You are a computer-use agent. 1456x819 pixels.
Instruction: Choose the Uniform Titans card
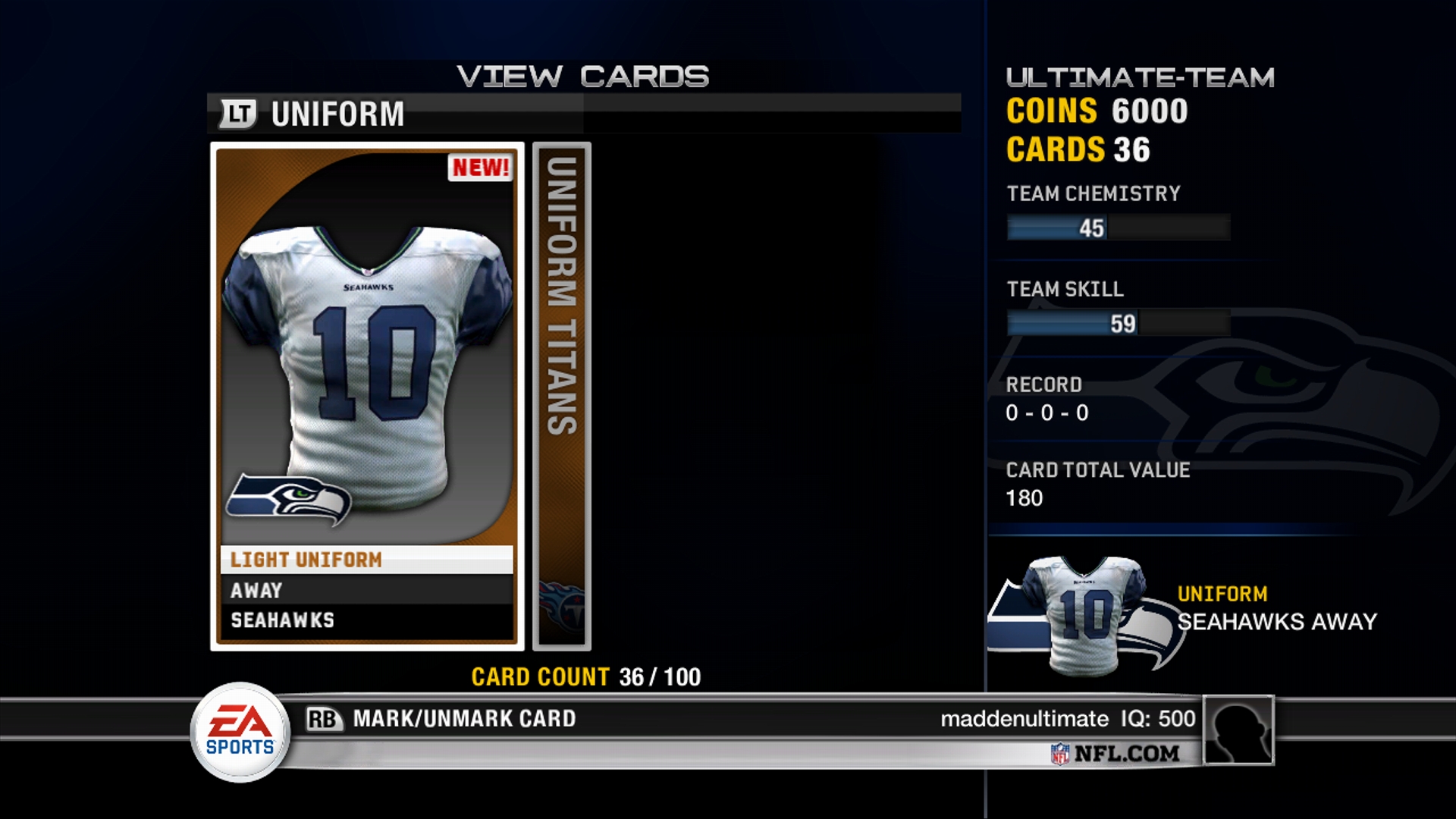coord(561,396)
